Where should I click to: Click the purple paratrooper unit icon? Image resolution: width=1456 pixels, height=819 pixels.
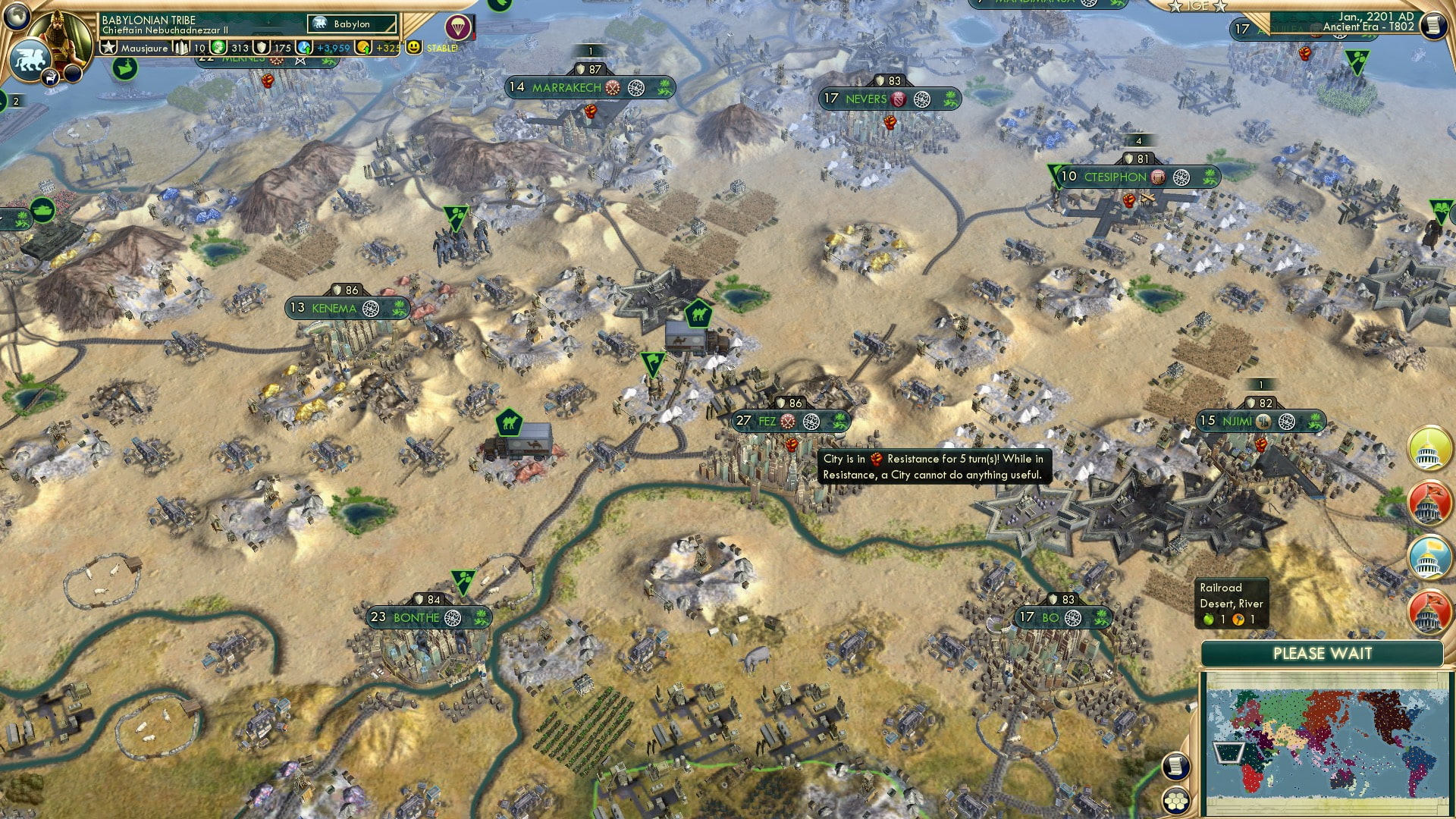point(458,27)
